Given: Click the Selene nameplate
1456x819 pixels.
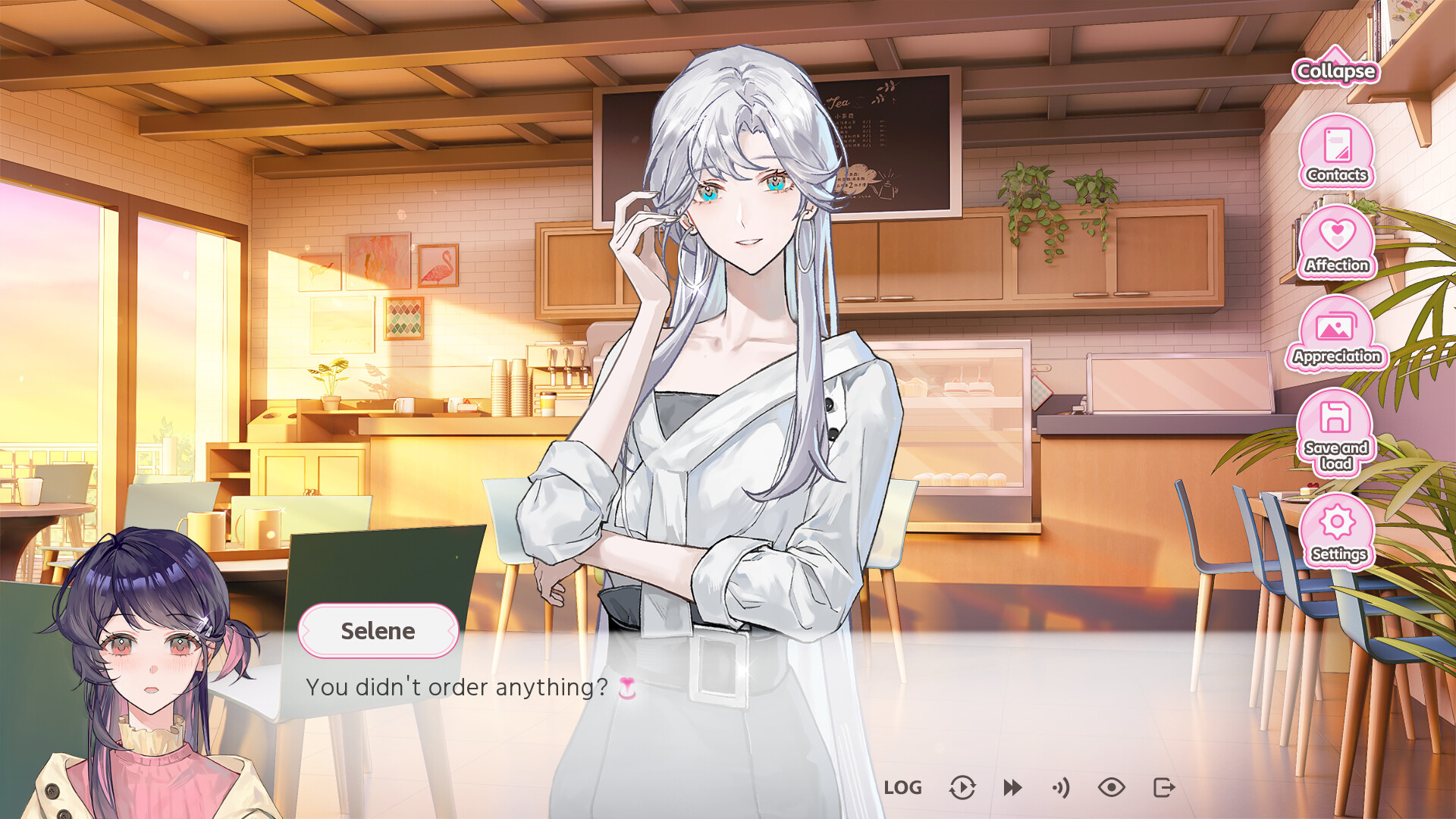Looking at the screenshot, I should click(378, 631).
